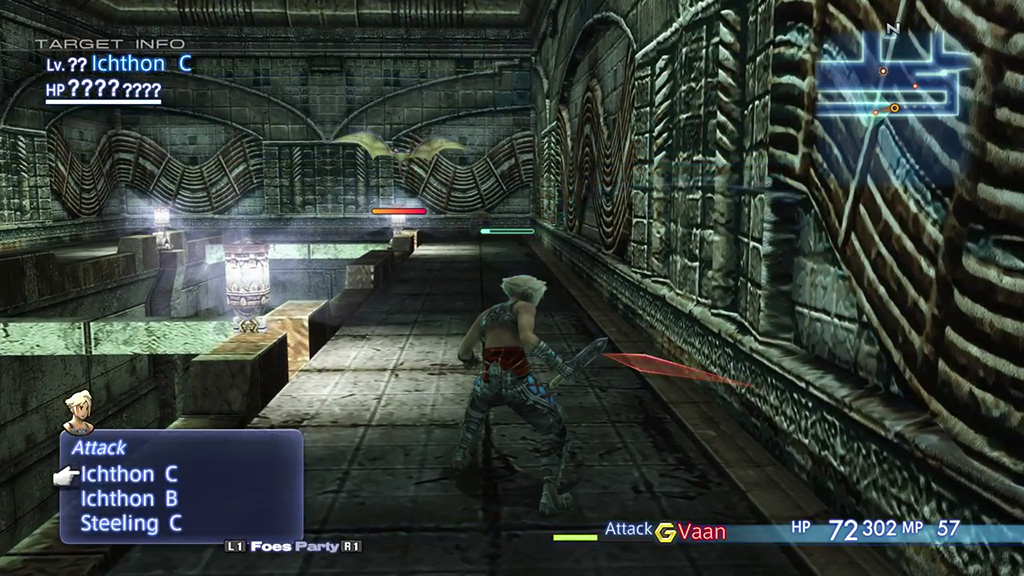Target Steeling C in attack menu

pos(132,522)
